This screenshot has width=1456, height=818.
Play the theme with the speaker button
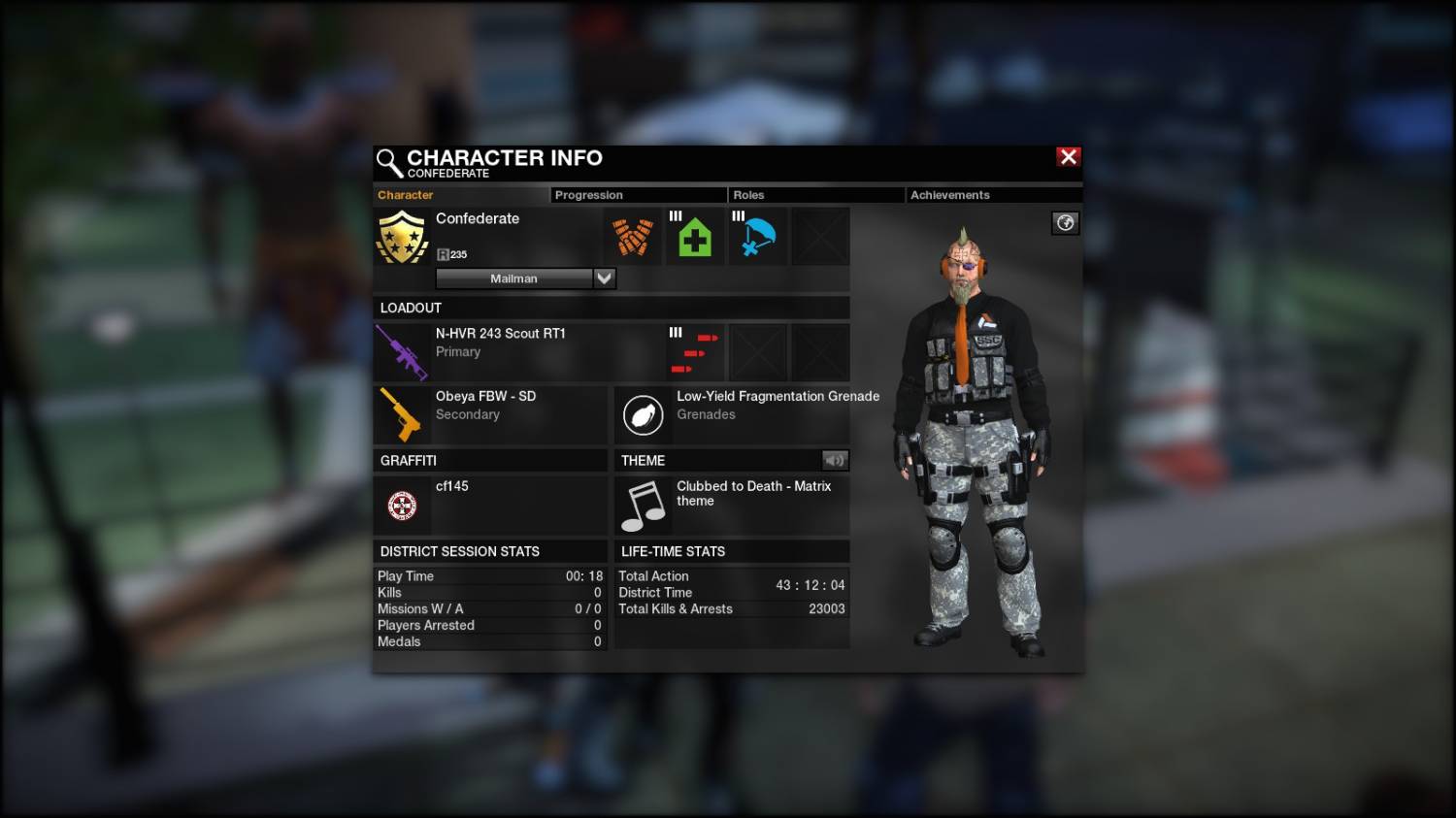tap(834, 460)
